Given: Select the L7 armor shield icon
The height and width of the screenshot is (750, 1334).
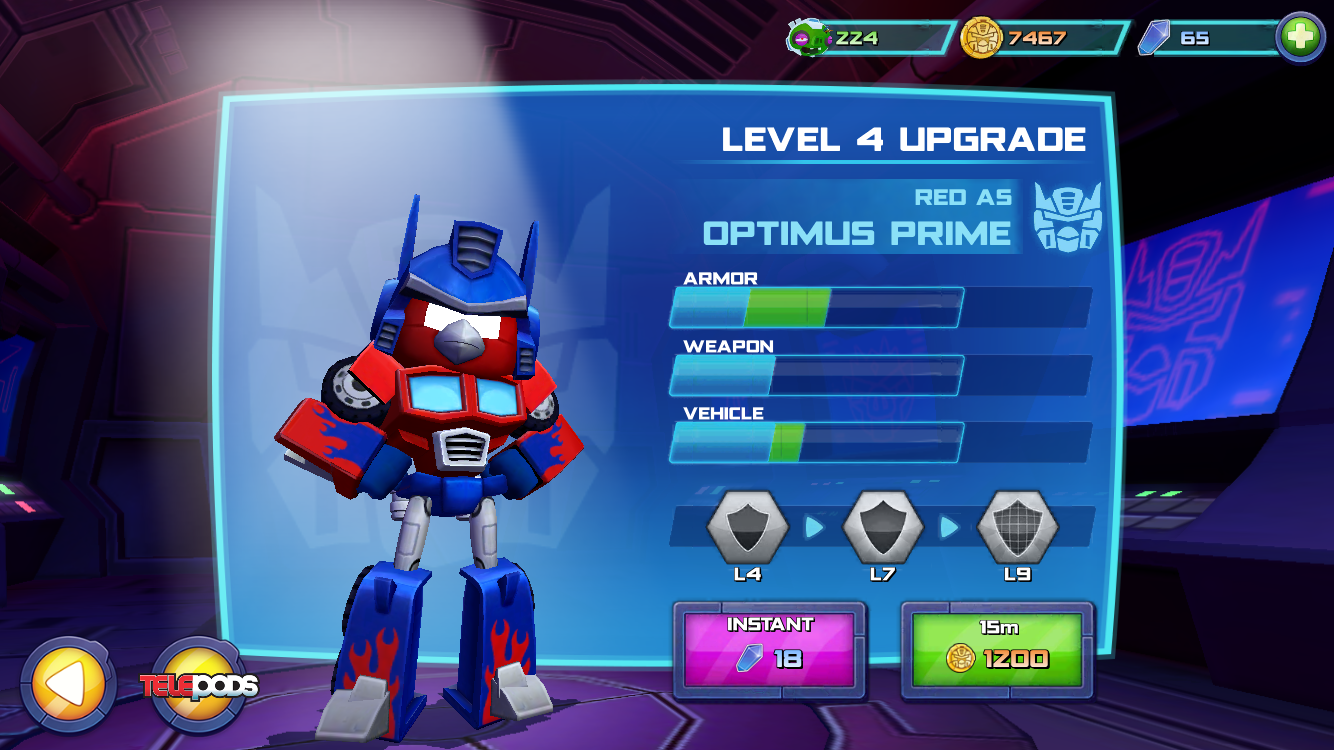Looking at the screenshot, I should (882, 527).
